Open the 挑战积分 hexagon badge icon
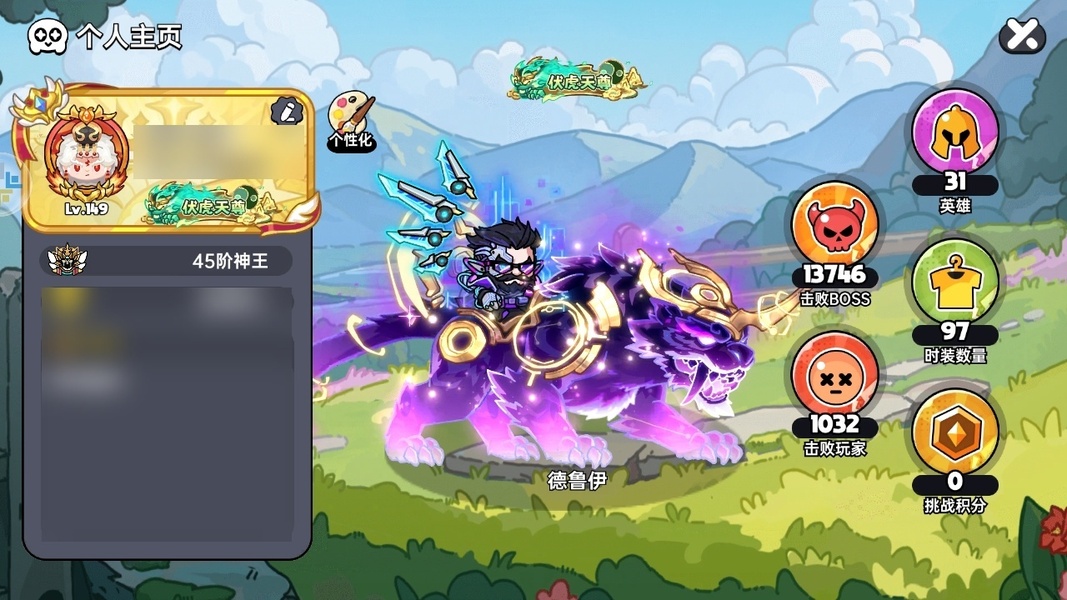The height and width of the screenshot is (600, 1067). click(x=954, y=432)
